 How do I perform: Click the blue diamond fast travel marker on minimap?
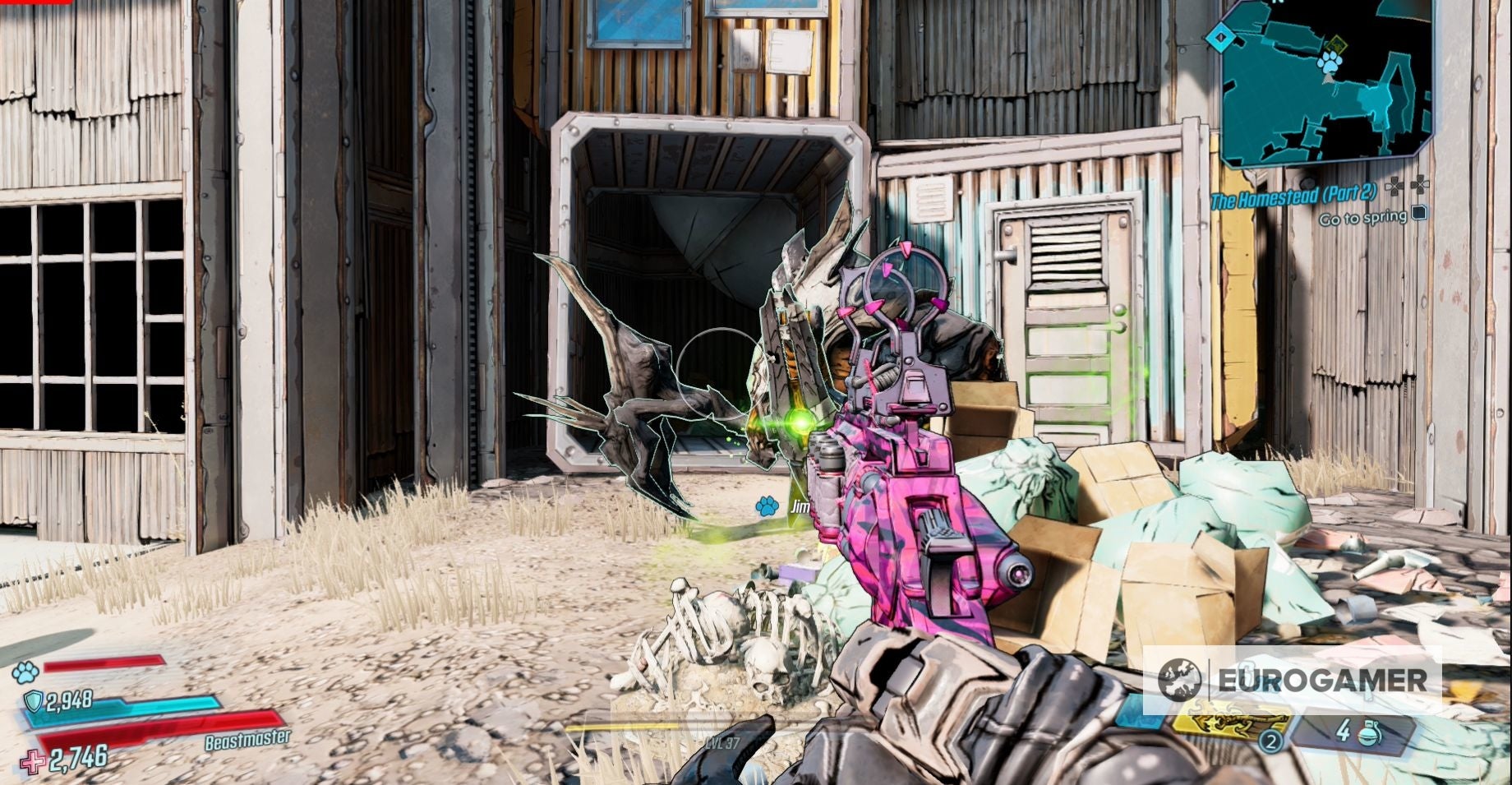click(1221, 37)
